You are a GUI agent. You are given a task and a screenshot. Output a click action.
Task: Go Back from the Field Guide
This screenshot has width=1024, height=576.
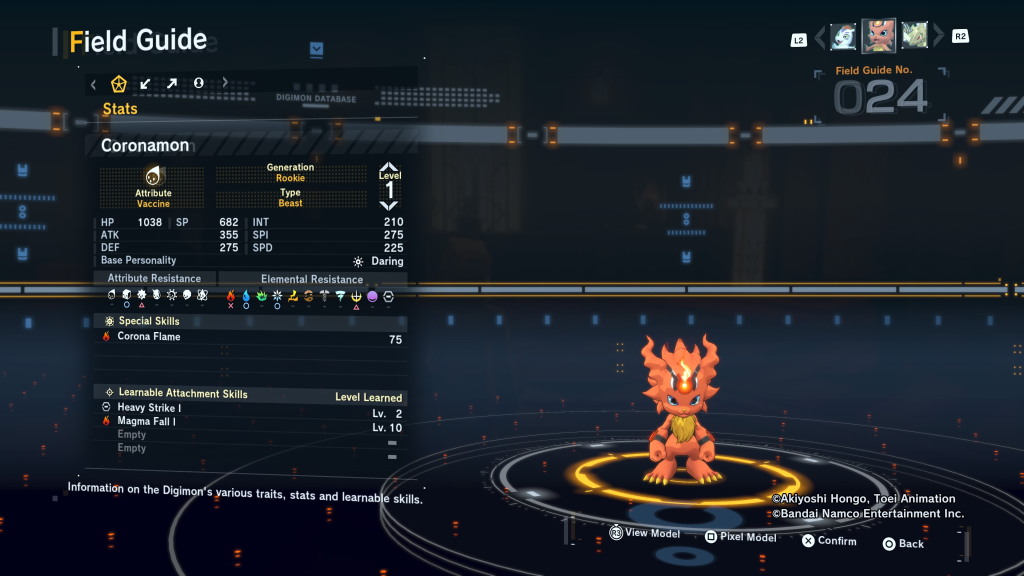click(x=903, y=544)
